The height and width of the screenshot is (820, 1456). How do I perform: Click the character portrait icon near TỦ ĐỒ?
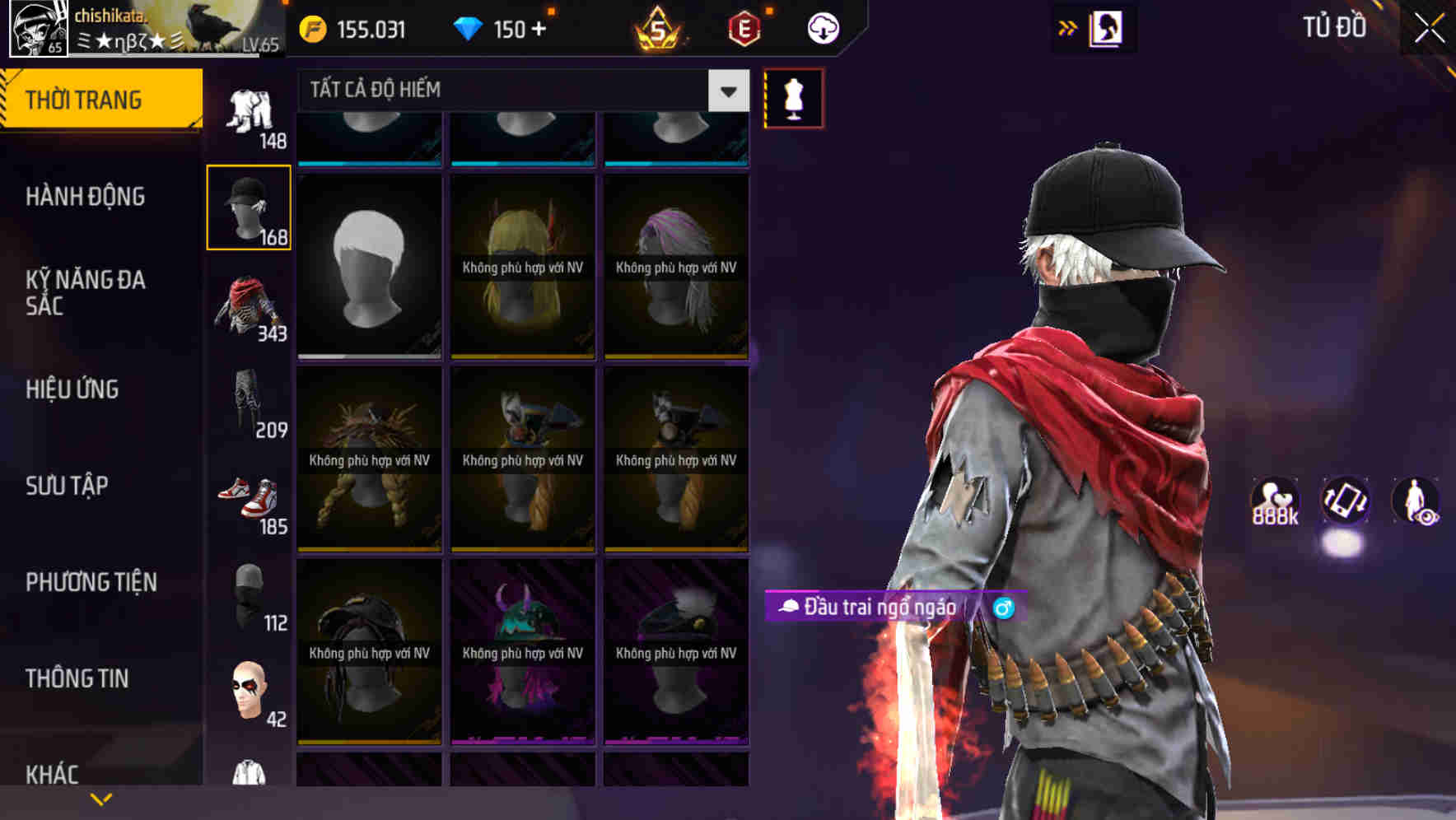(x=1107, y=27)
